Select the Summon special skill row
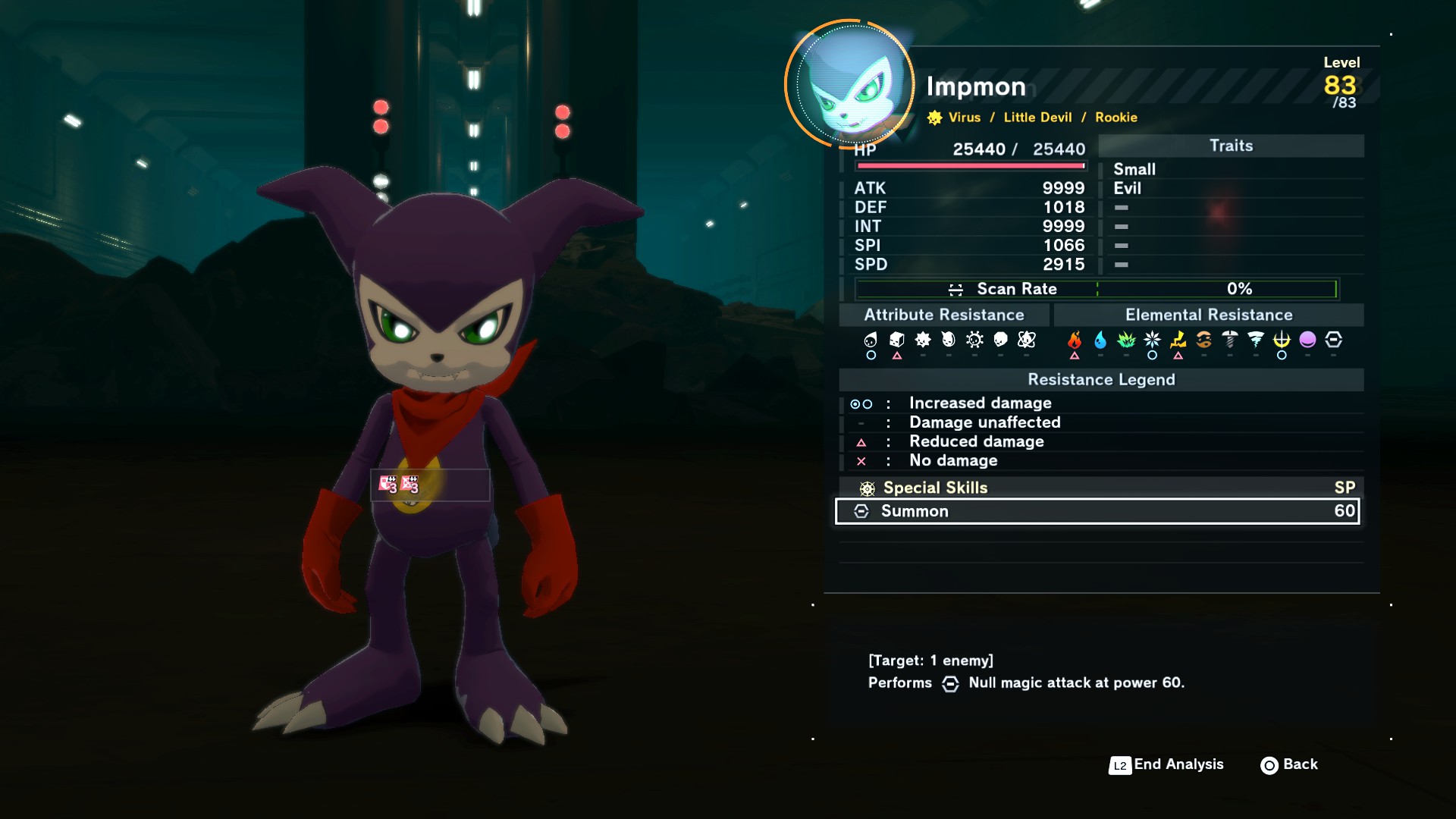This screenshot has height=819, width=1456. click(1097, 511)
